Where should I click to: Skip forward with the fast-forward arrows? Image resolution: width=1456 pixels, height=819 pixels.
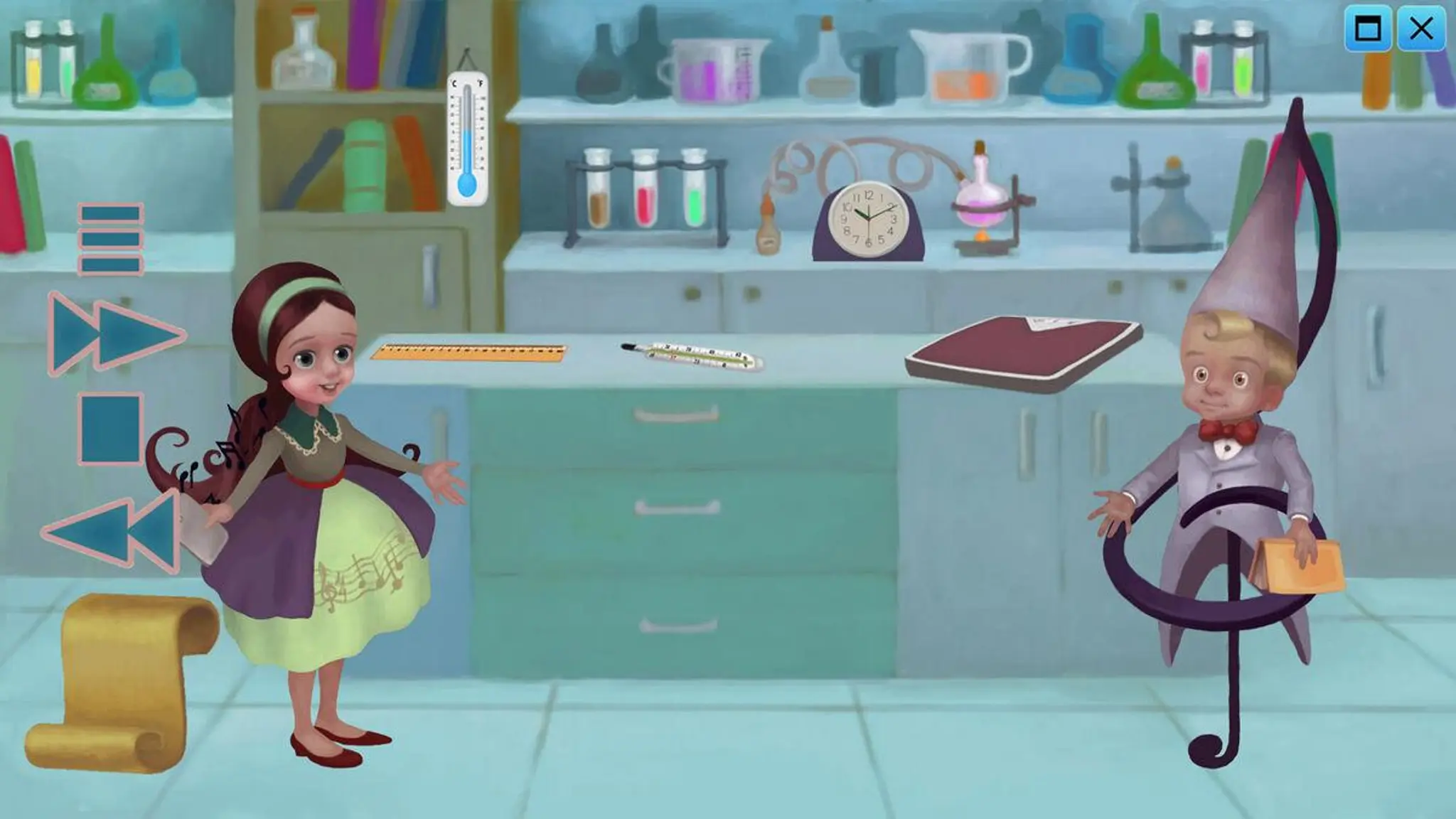(114, 334)
